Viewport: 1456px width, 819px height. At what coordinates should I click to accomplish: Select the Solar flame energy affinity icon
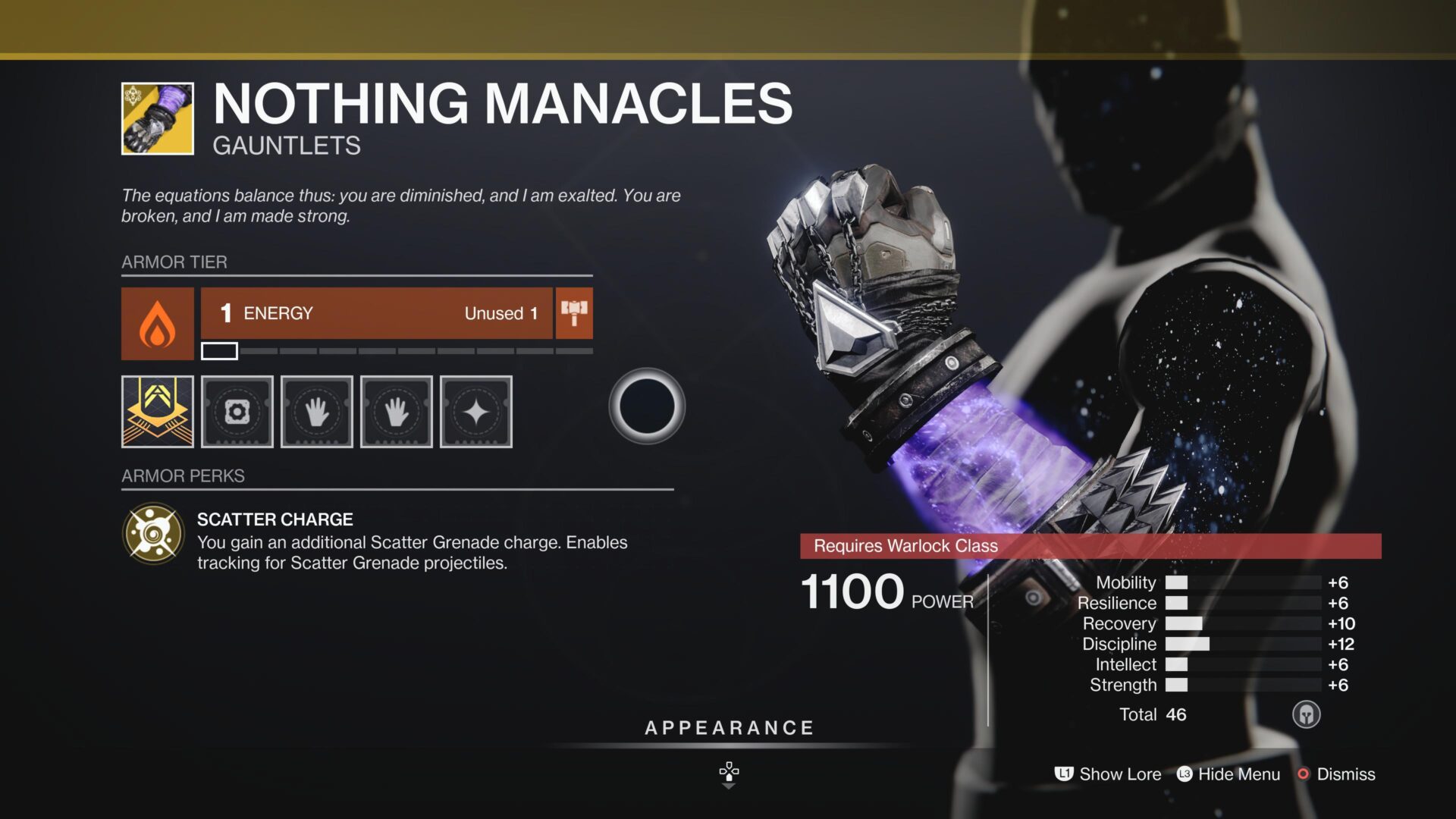pyautogui.click(x=158, y=324)
